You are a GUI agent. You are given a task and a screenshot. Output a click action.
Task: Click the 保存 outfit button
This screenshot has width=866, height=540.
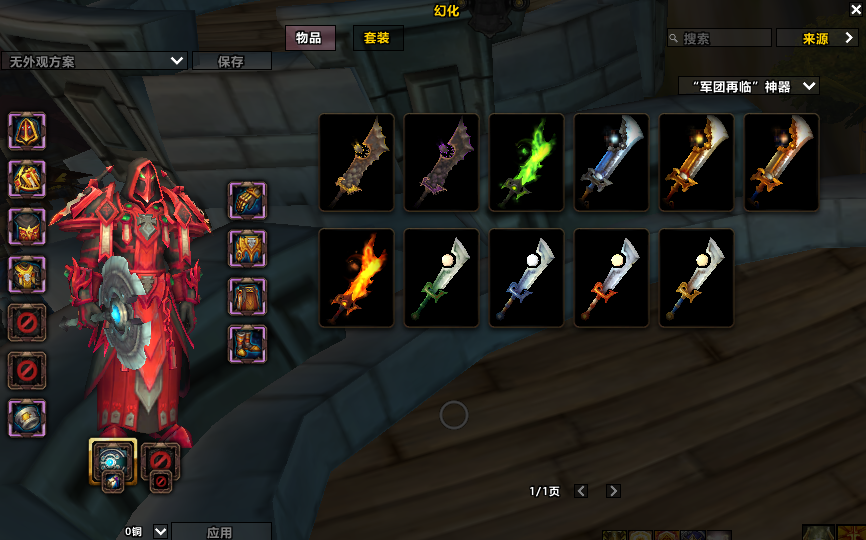click(231, 61)
